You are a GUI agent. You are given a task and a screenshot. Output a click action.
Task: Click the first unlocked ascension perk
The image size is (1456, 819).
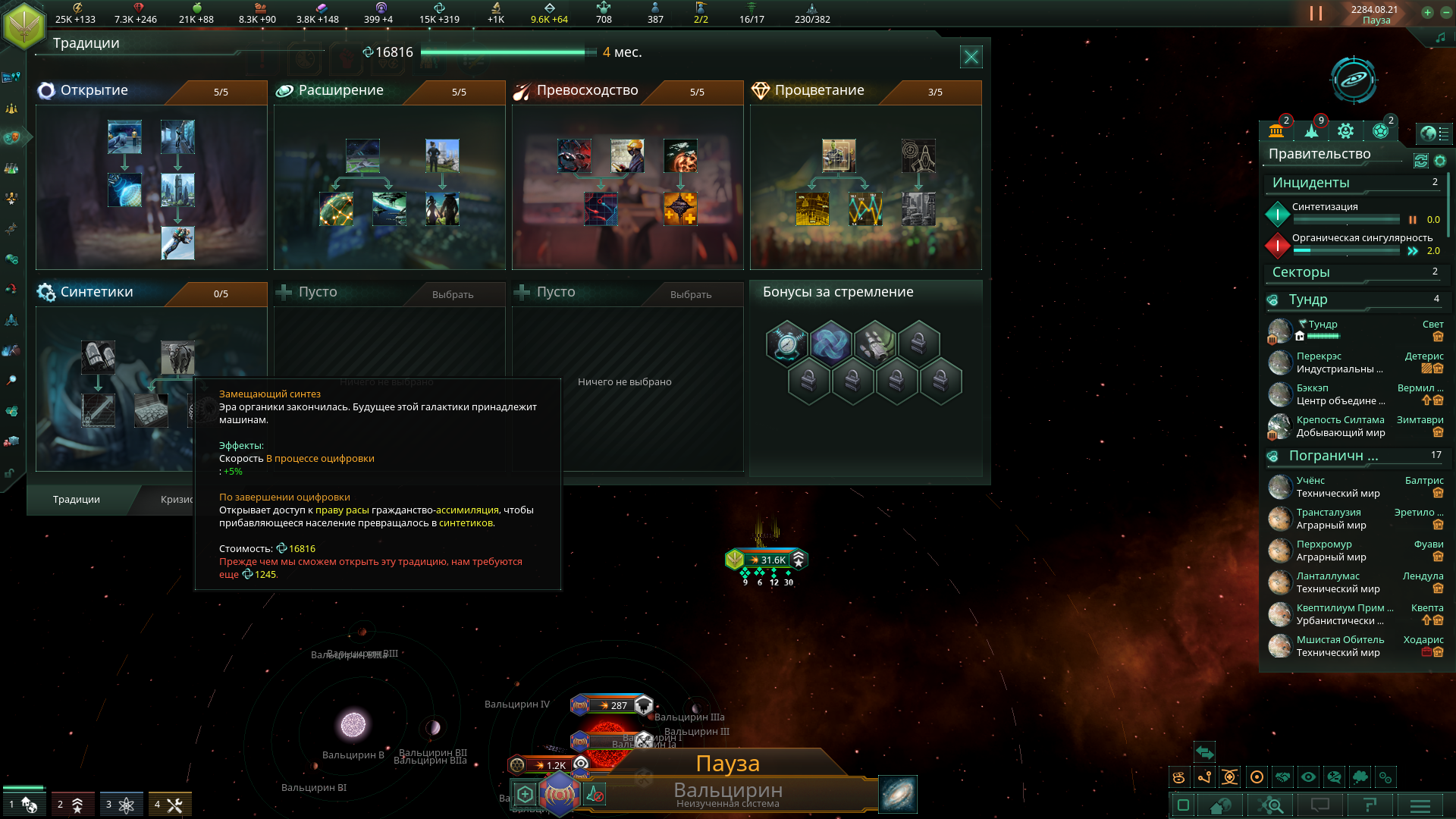(787, 344)
